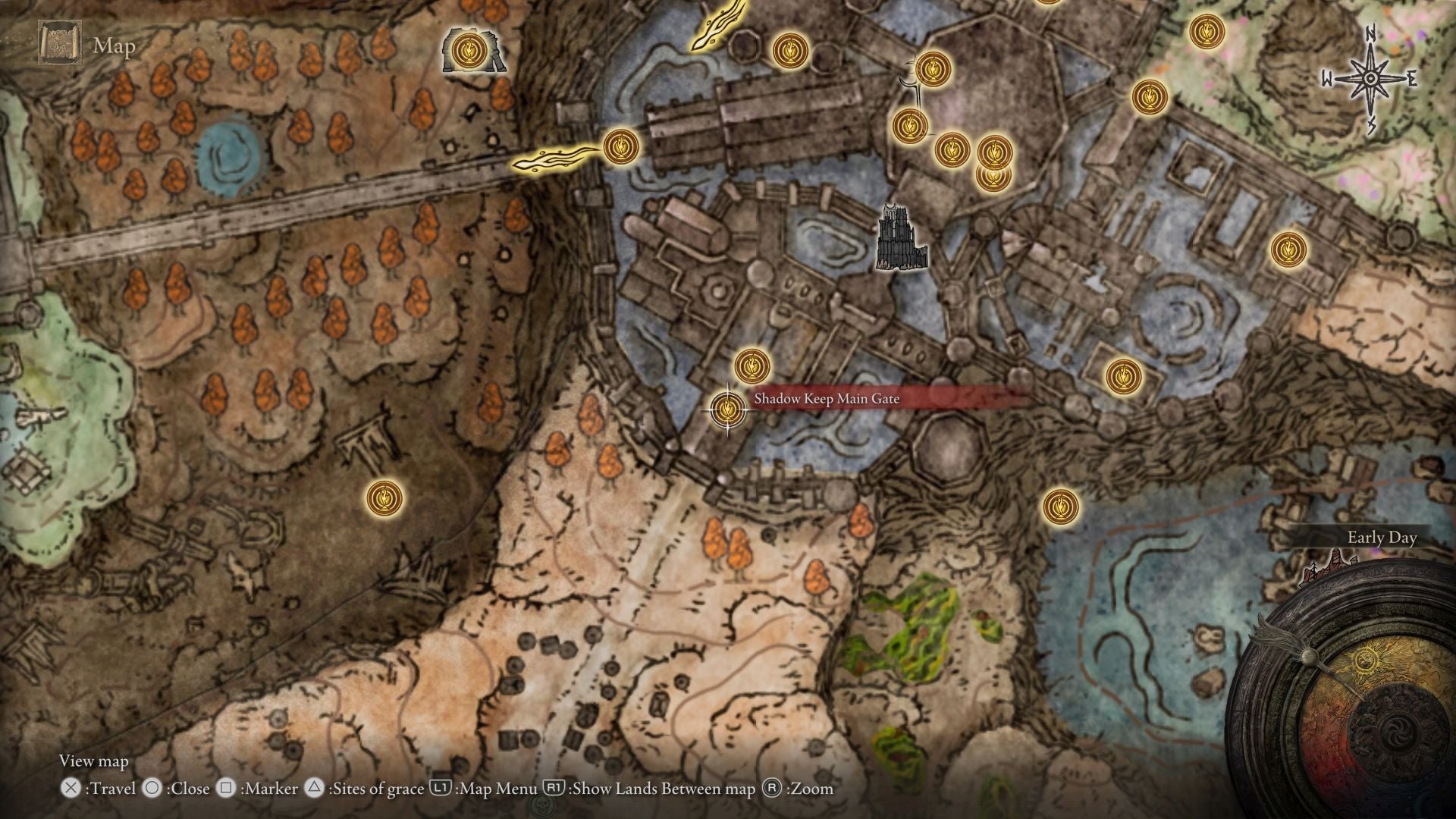Click the compass rose in the top-right corner
This screenshot has width=1456, height=819.
coord(1371,76)
